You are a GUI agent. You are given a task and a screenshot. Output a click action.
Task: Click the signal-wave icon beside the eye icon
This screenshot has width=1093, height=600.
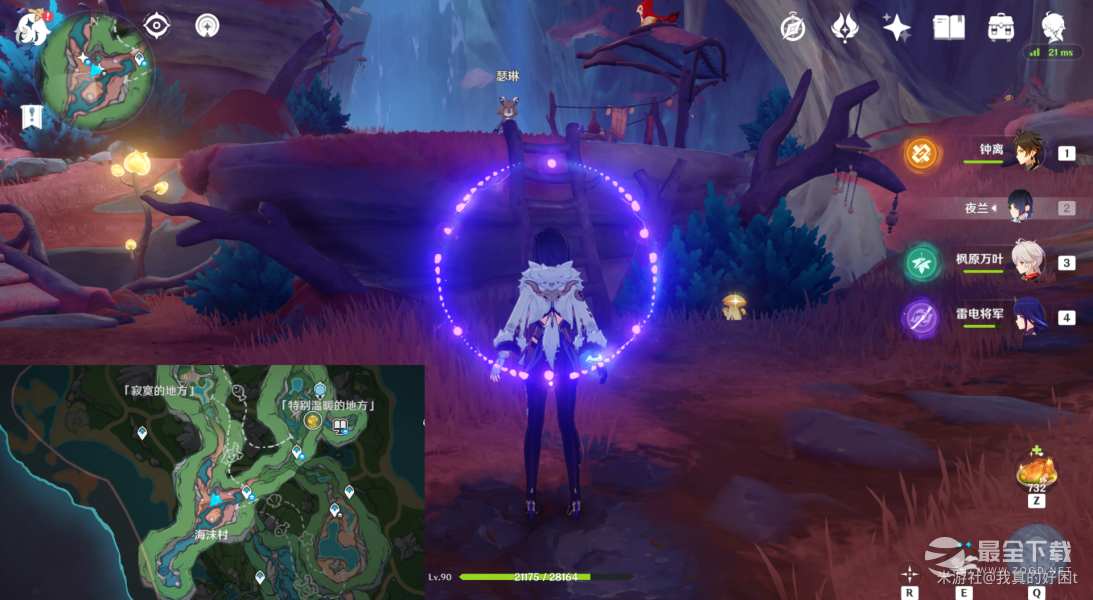[208, 26]
